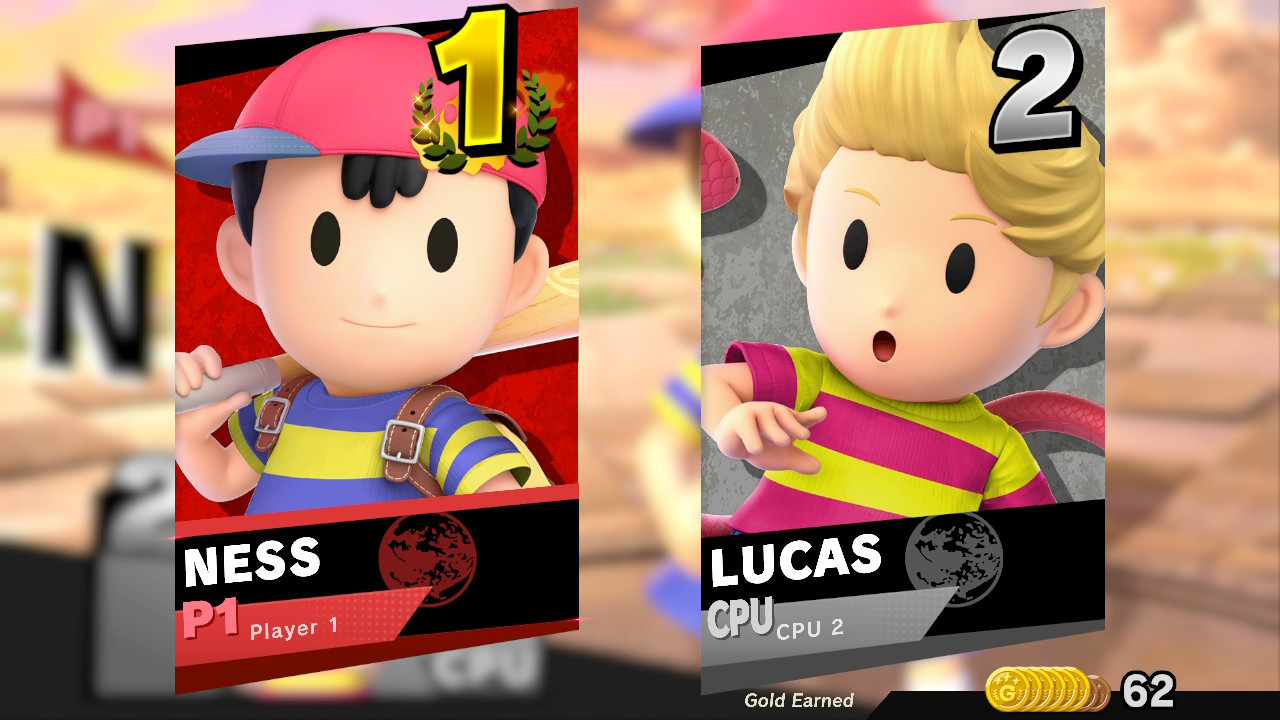Select the LUCAS name plate
1280x720 pixels.
coord(795,562)
